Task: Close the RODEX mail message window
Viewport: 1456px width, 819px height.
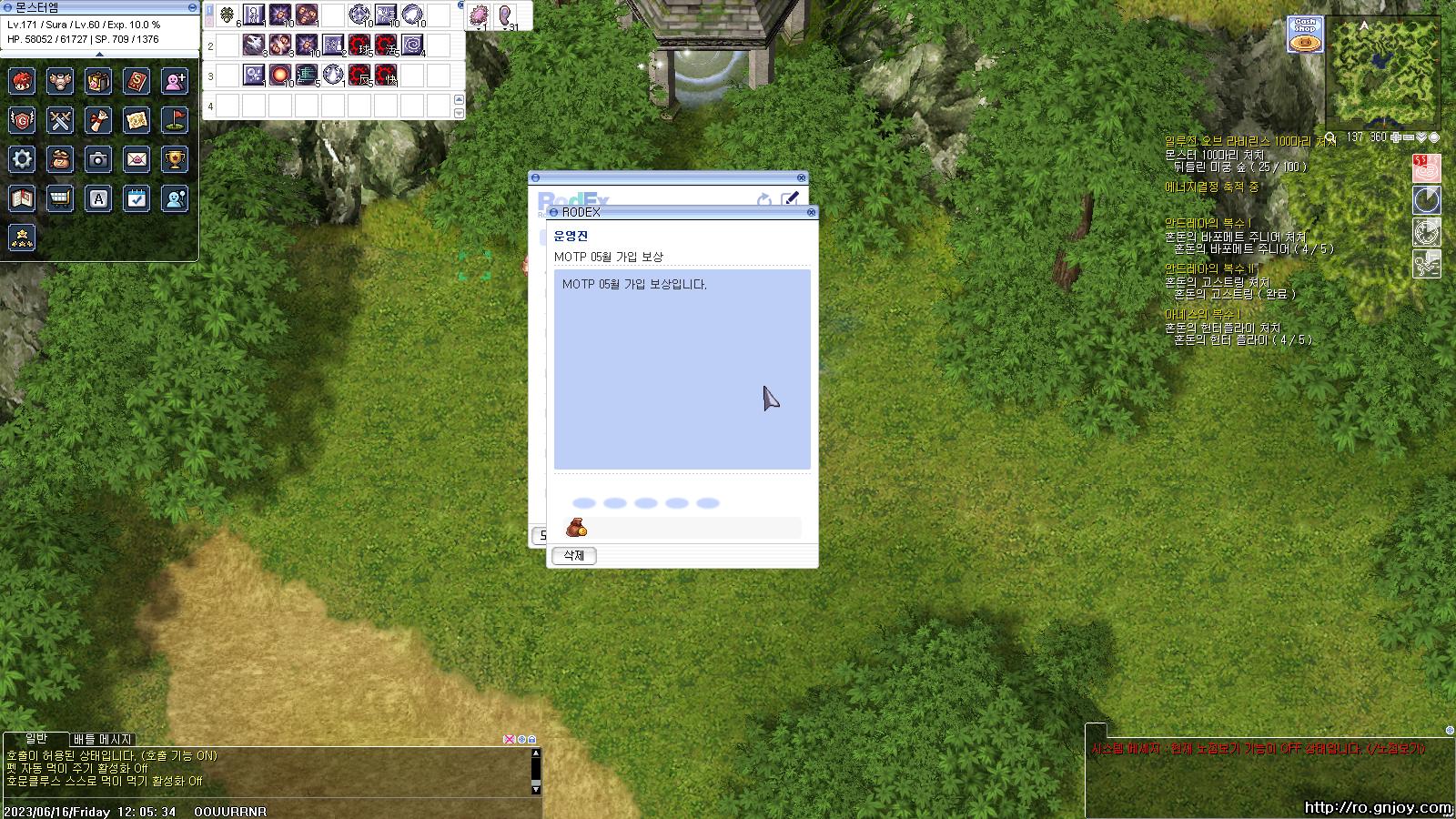Action: [x=811, y=212]
